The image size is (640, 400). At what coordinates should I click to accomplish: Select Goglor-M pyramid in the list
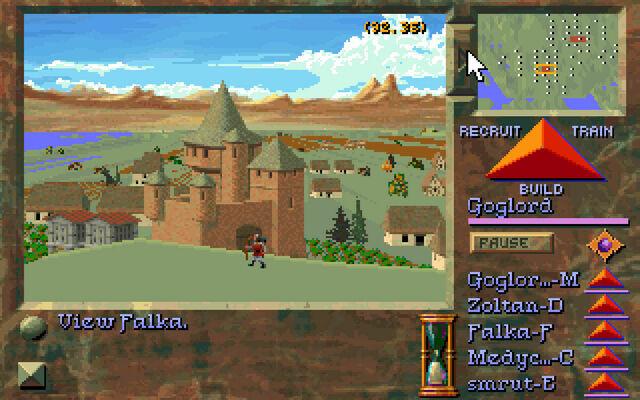[x=603, y=281]
